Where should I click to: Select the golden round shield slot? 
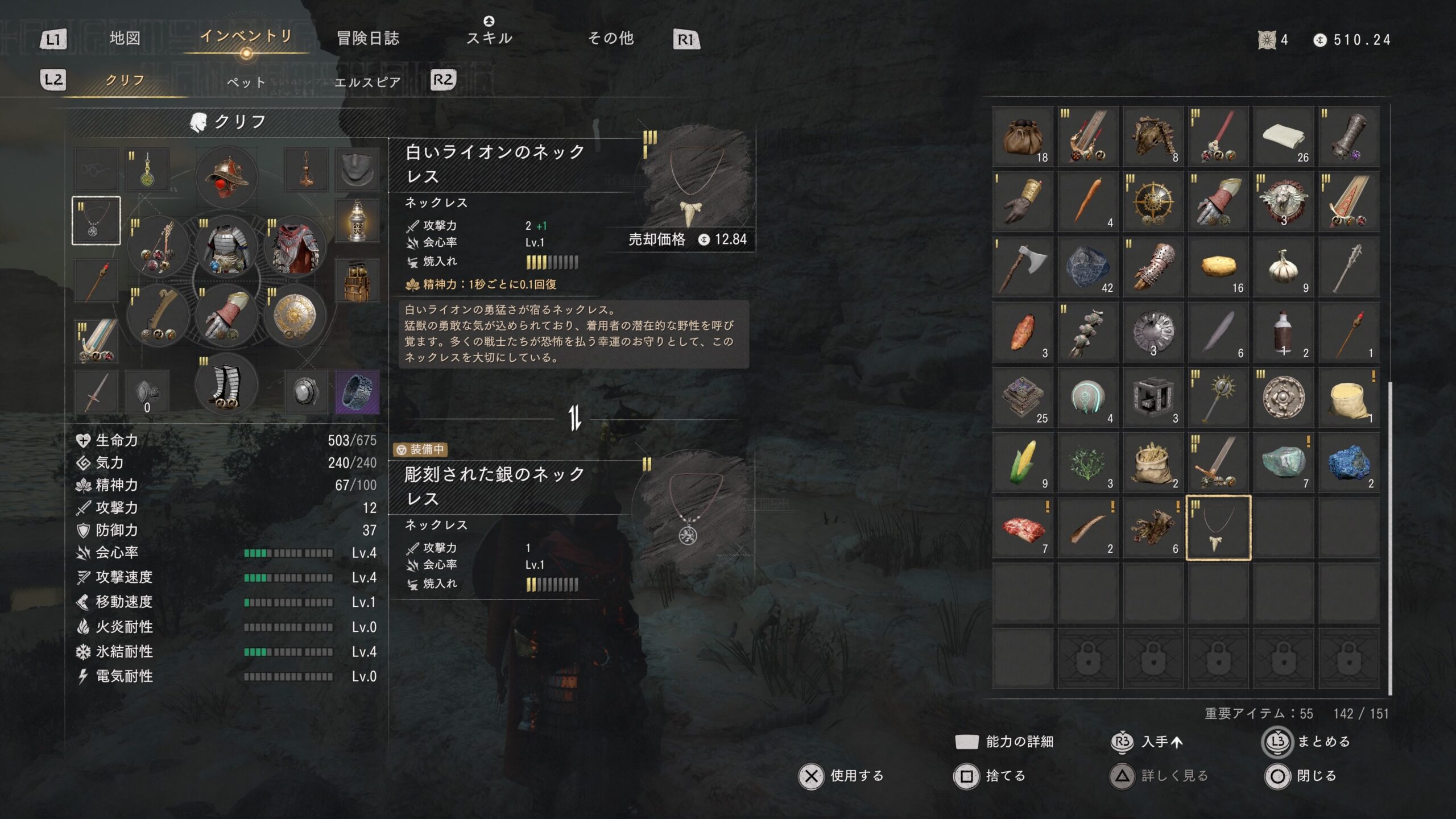point(295,316)
